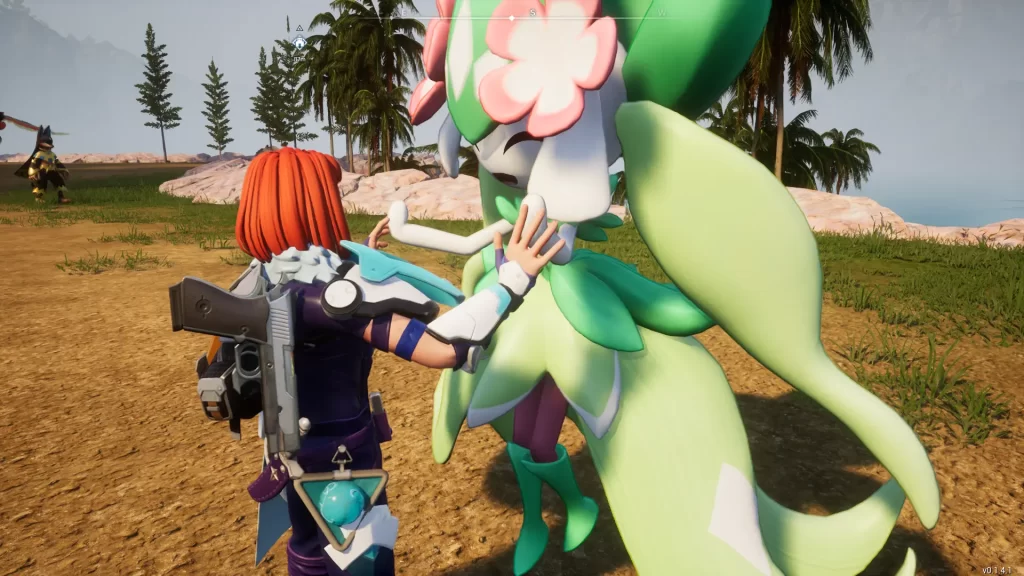Click the compass bar's center diamond
Screen dimensions: 1024x576
[512, 17]
